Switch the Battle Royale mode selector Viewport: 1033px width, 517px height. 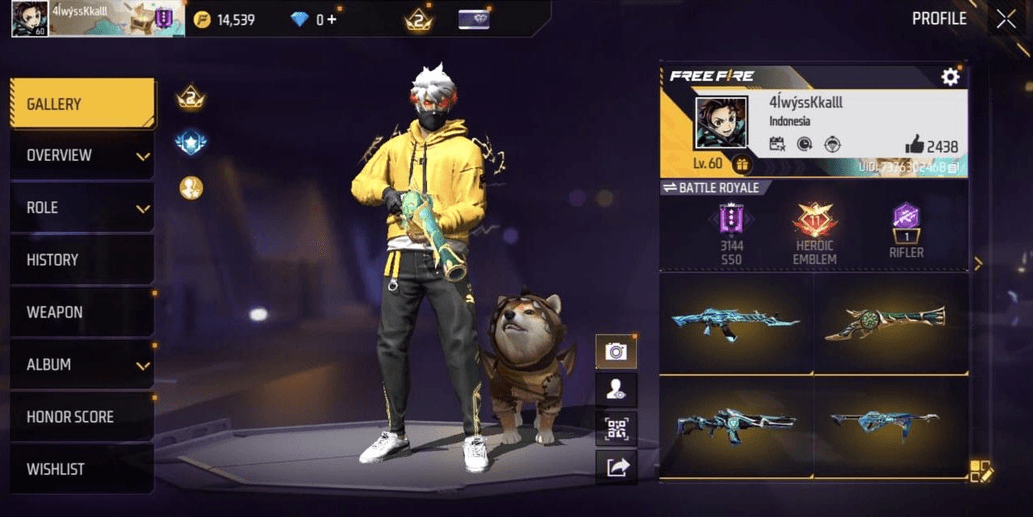click(x=711, y=188)
